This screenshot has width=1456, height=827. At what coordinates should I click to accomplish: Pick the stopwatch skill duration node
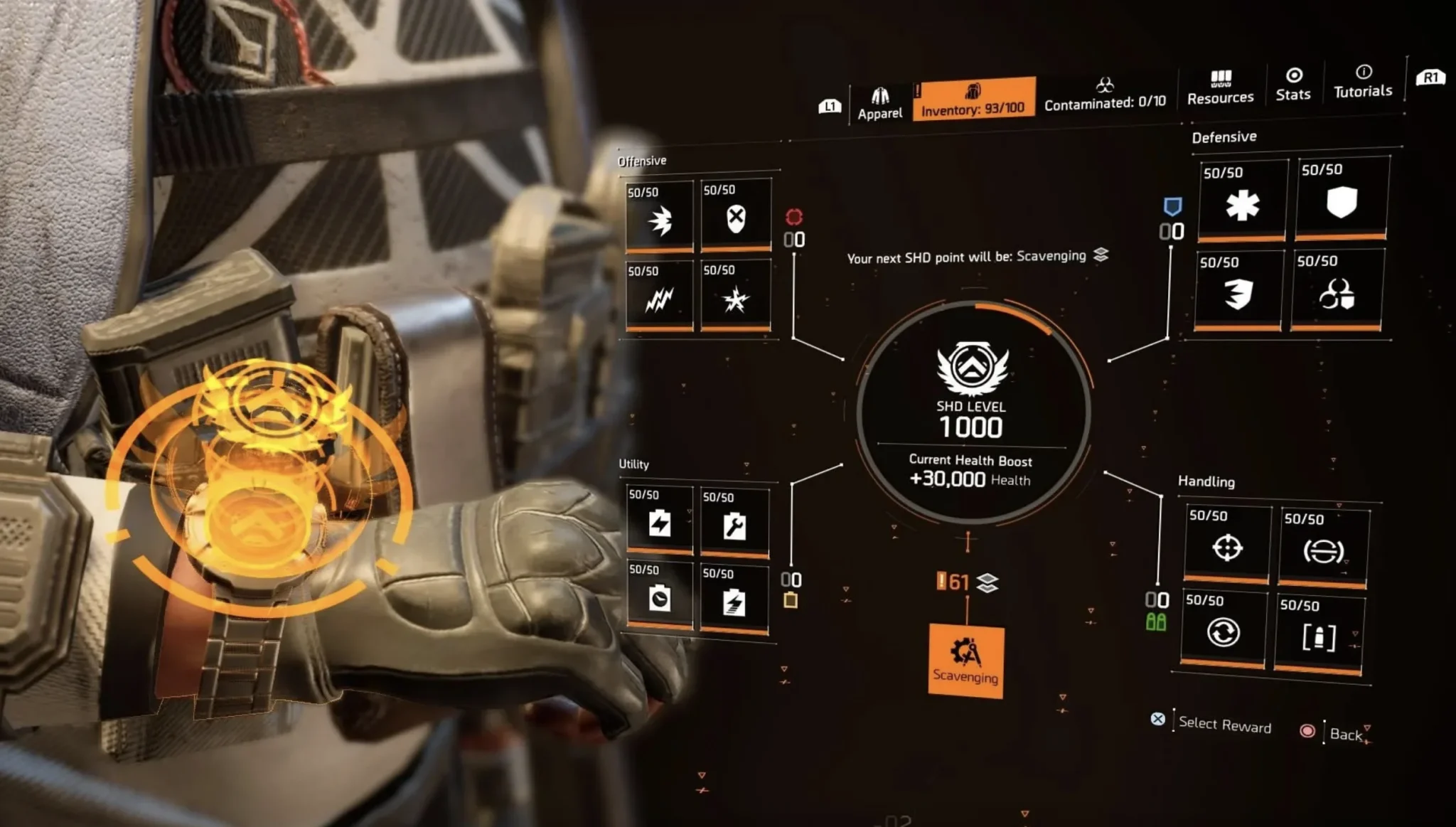pyautogui.click(x=660, y=597)
